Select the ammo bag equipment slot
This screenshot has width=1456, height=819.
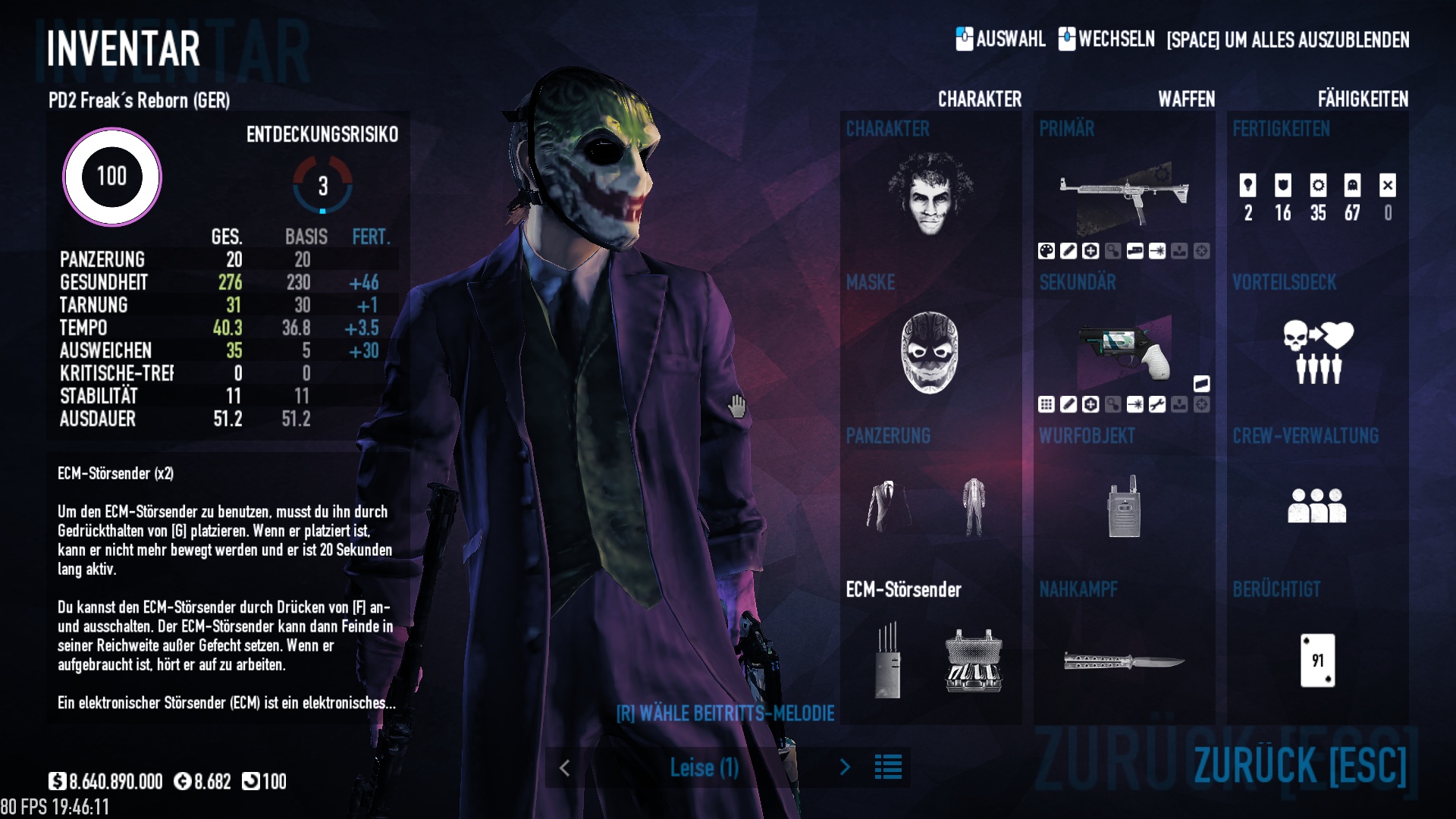pyautogui.click(x=974, y=661)
